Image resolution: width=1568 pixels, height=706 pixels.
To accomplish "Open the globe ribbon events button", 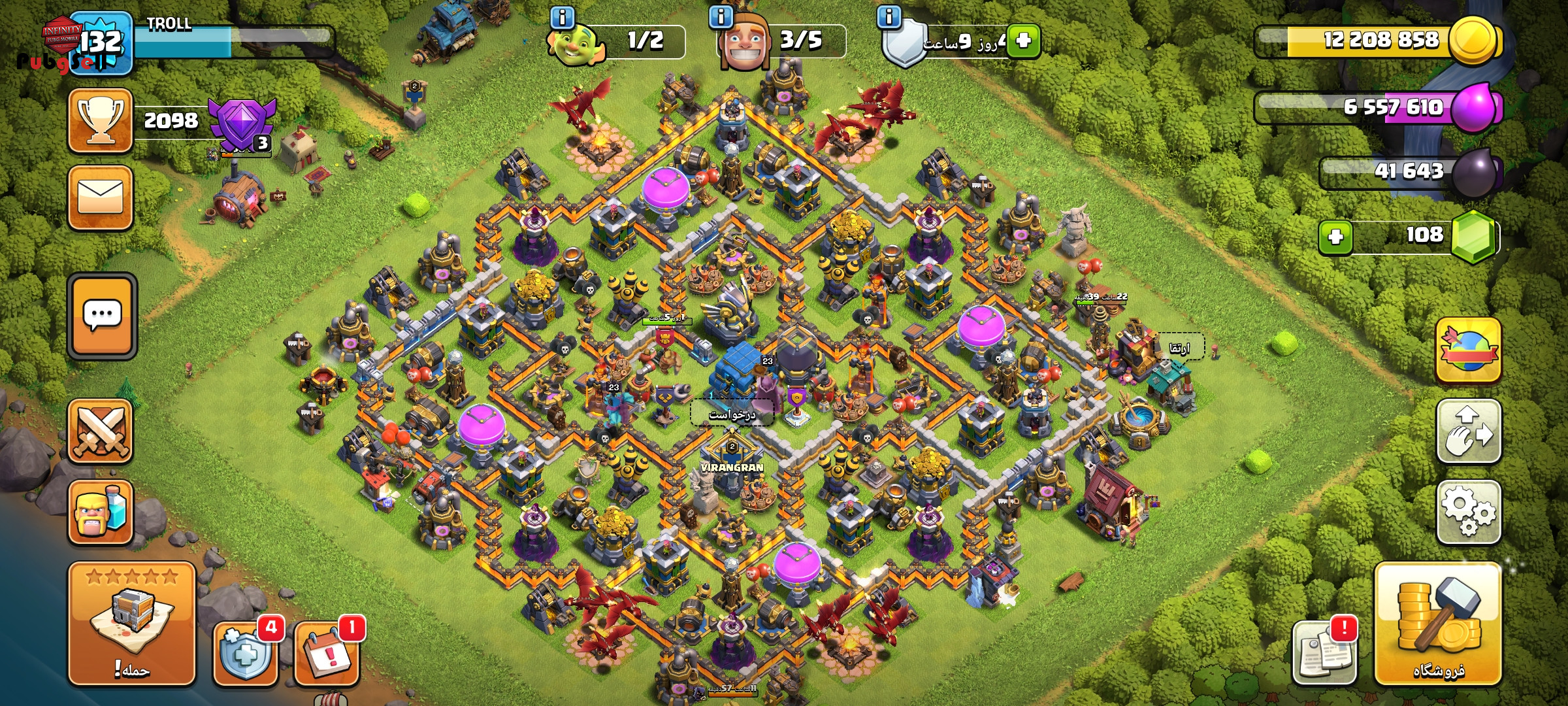I will [1468, 351].
